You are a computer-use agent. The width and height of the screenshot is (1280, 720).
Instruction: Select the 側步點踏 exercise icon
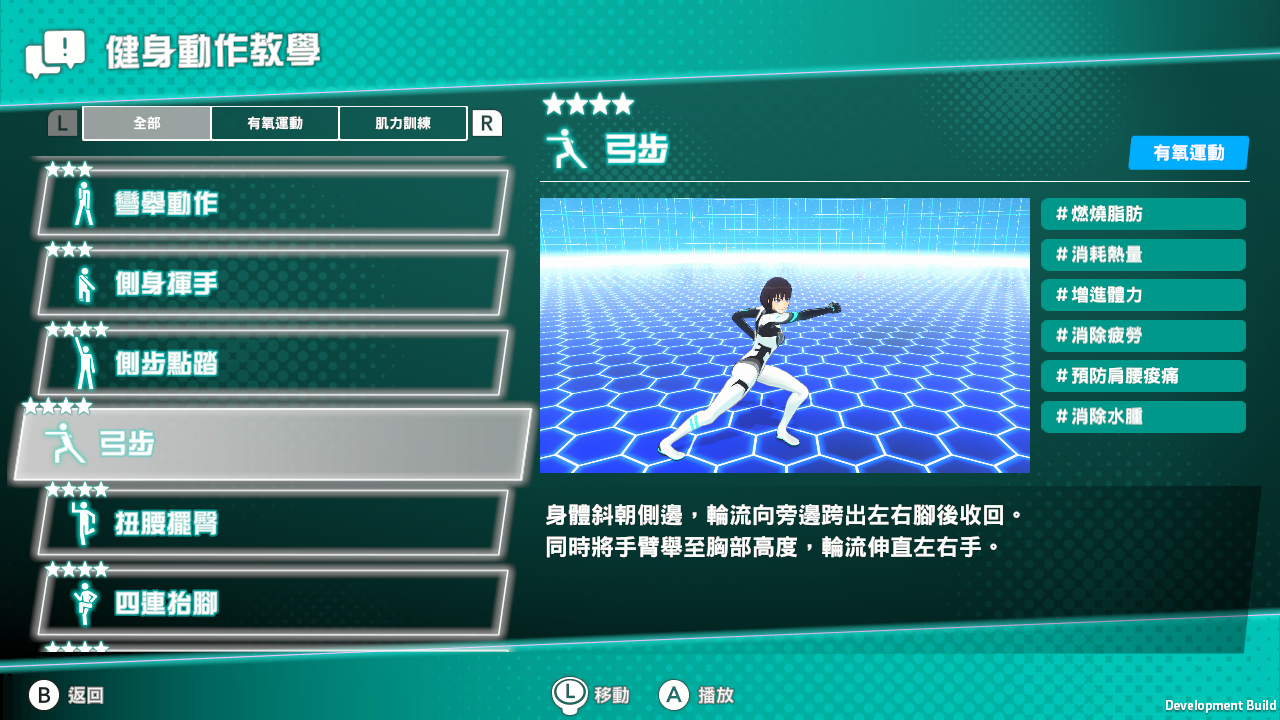coord(85,364)
